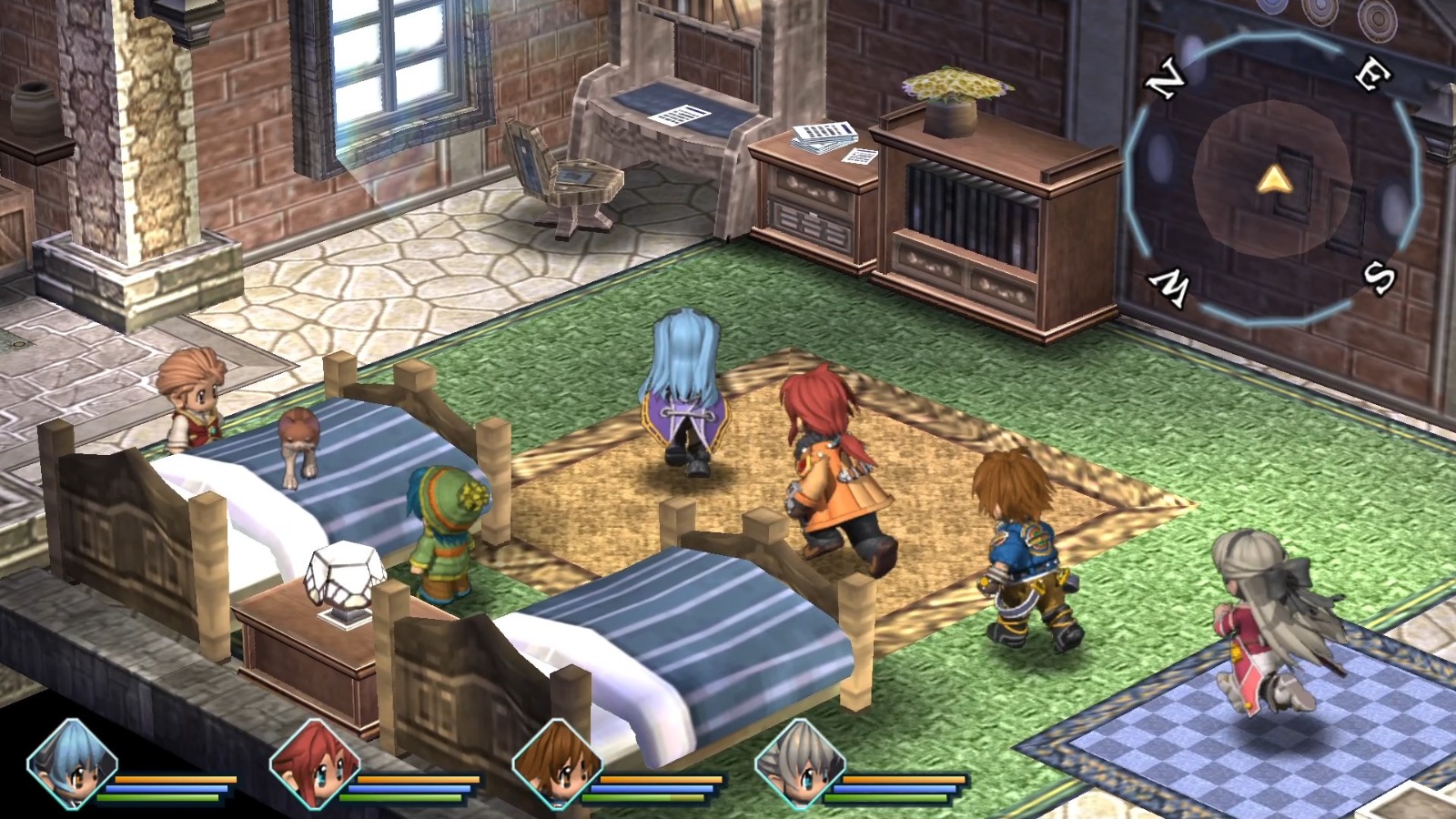Click the W compass marker on the minimap

(1170, 284)
